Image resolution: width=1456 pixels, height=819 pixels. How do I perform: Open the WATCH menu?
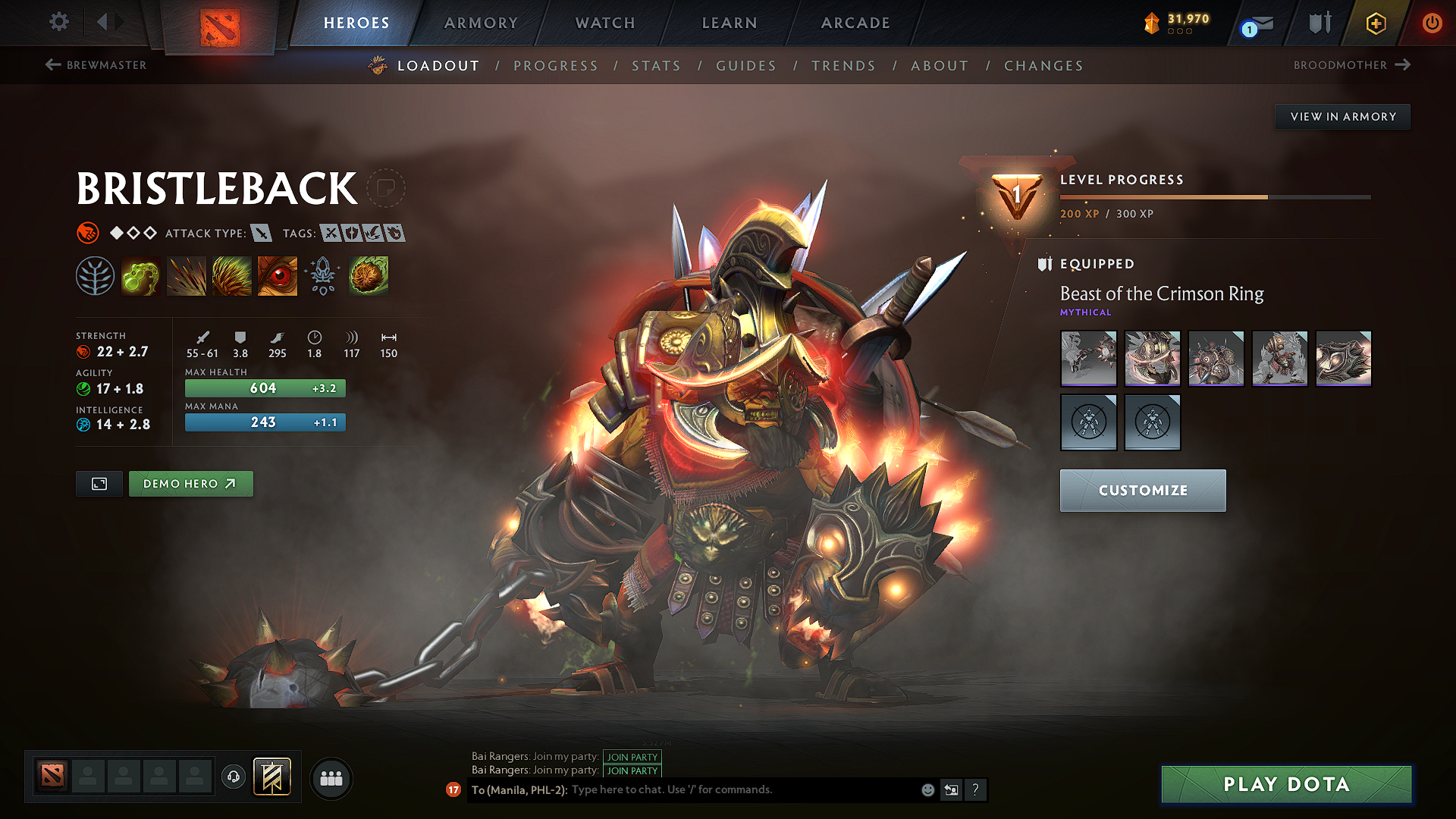[x=604, y=23]
